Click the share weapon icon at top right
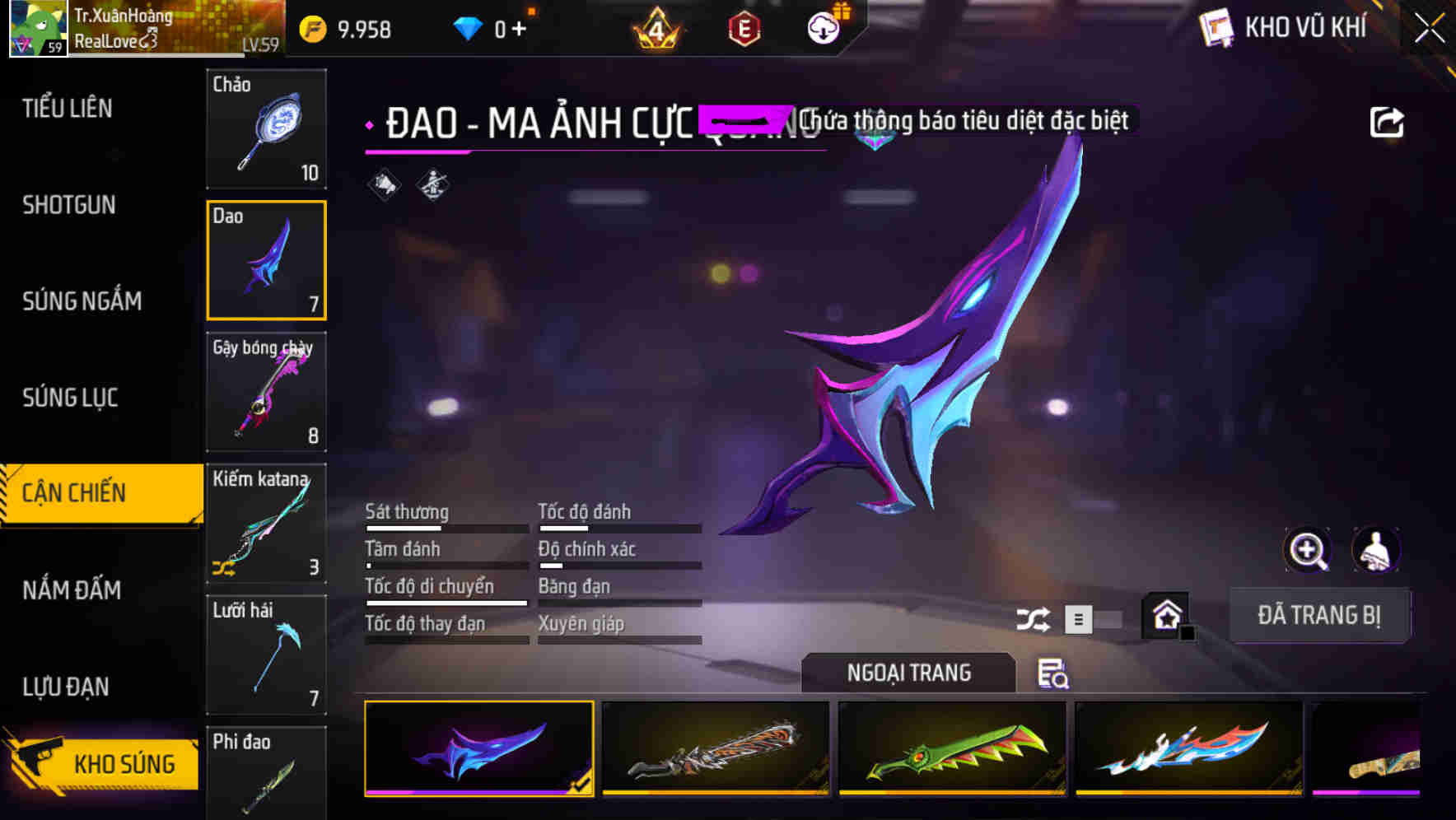Image resolution: width=1456 pixels, height=820 pixels. tap(1388, 121)
